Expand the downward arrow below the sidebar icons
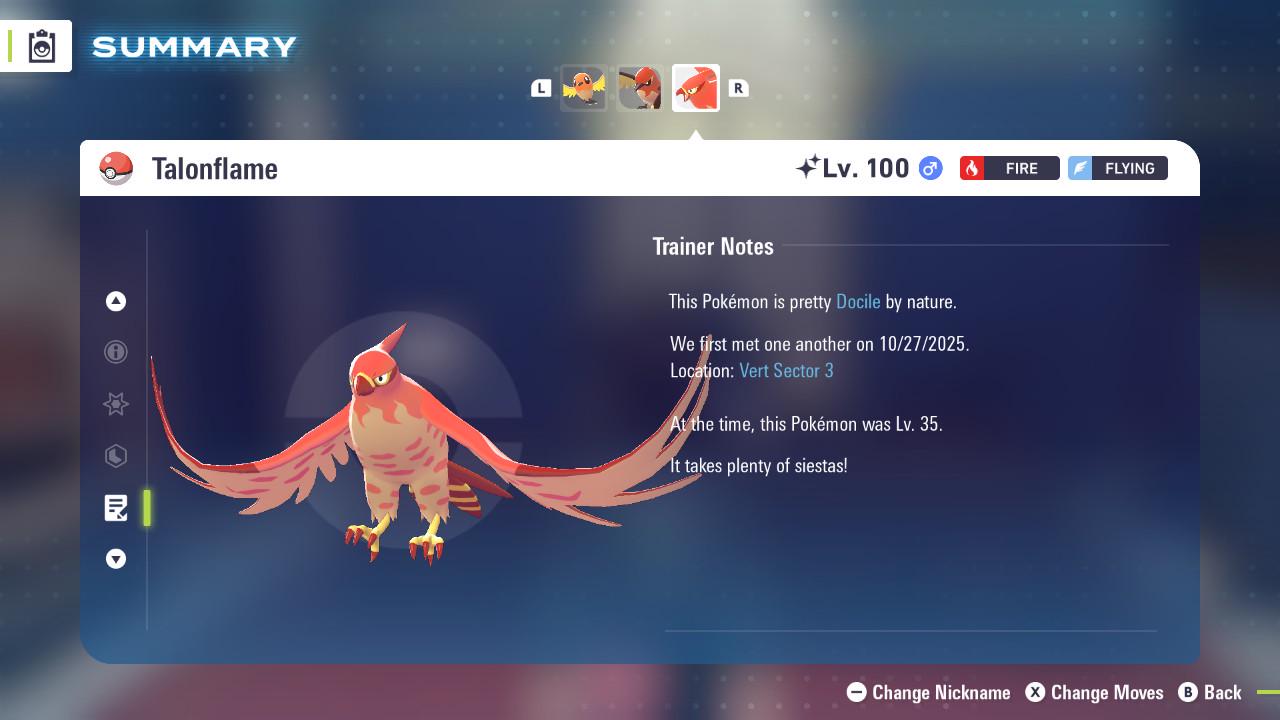The width and height of the screenshot is (1280, 720). coord(116,559)
